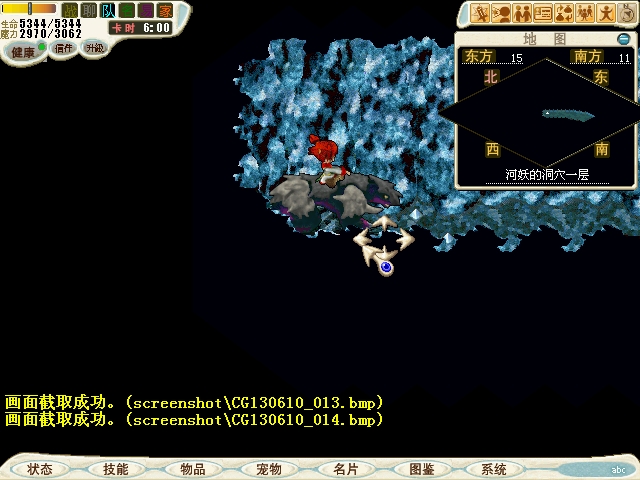Screen dimensions: 640x480
Task: Open the 物品 items menu
Action: (192, 468)
